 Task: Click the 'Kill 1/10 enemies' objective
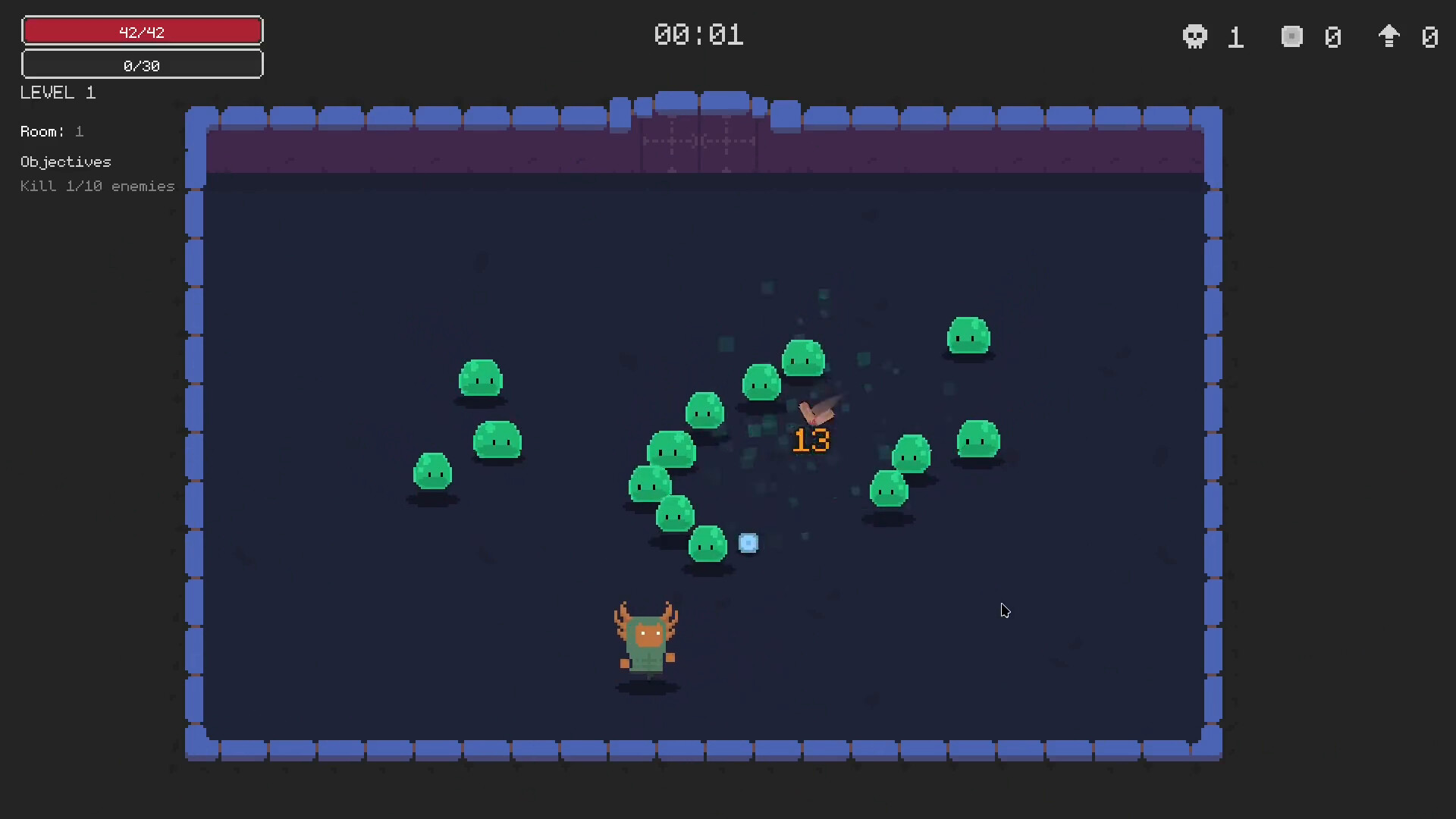click(97, 186)
